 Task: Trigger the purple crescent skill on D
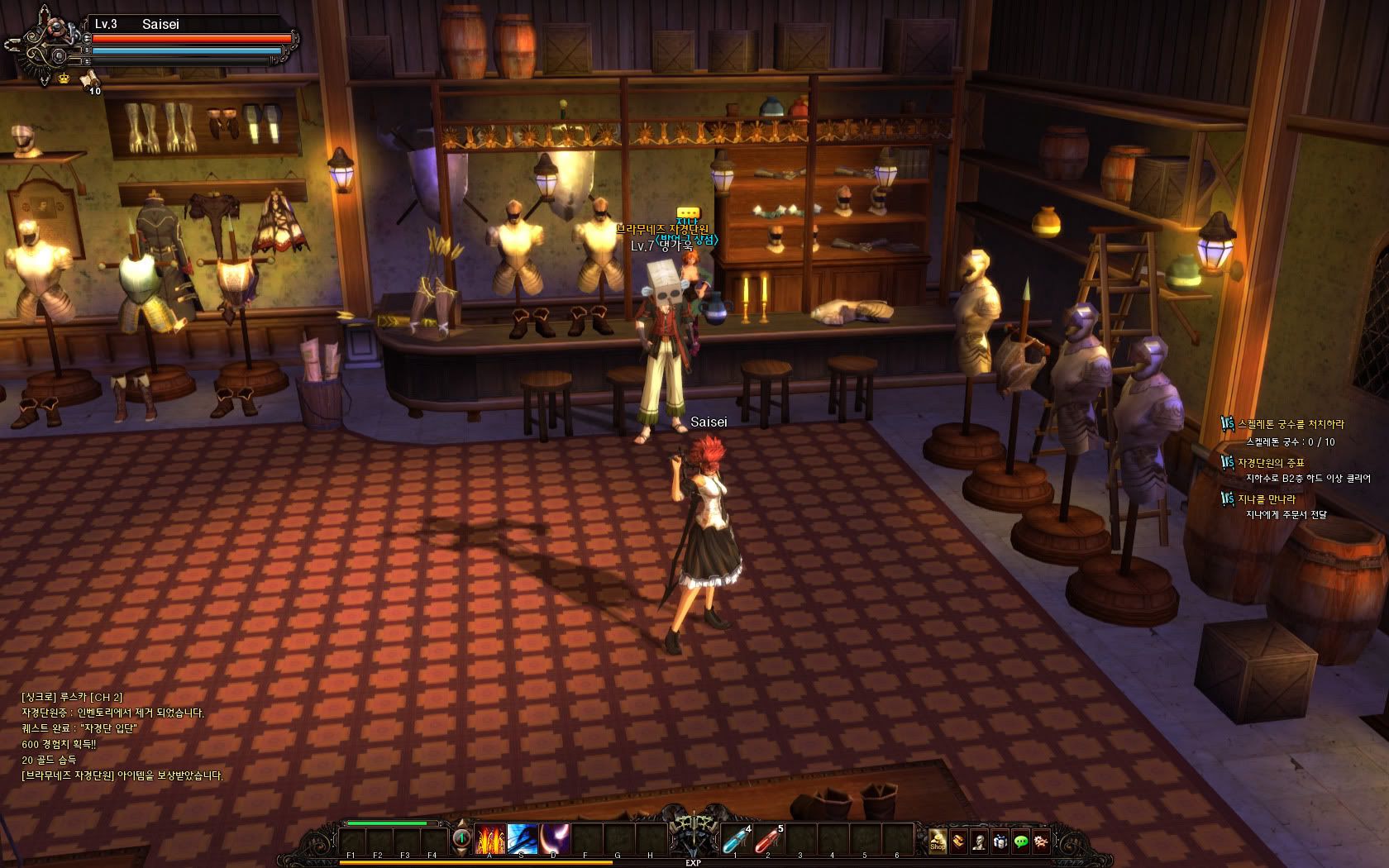(x=554, y=839)
